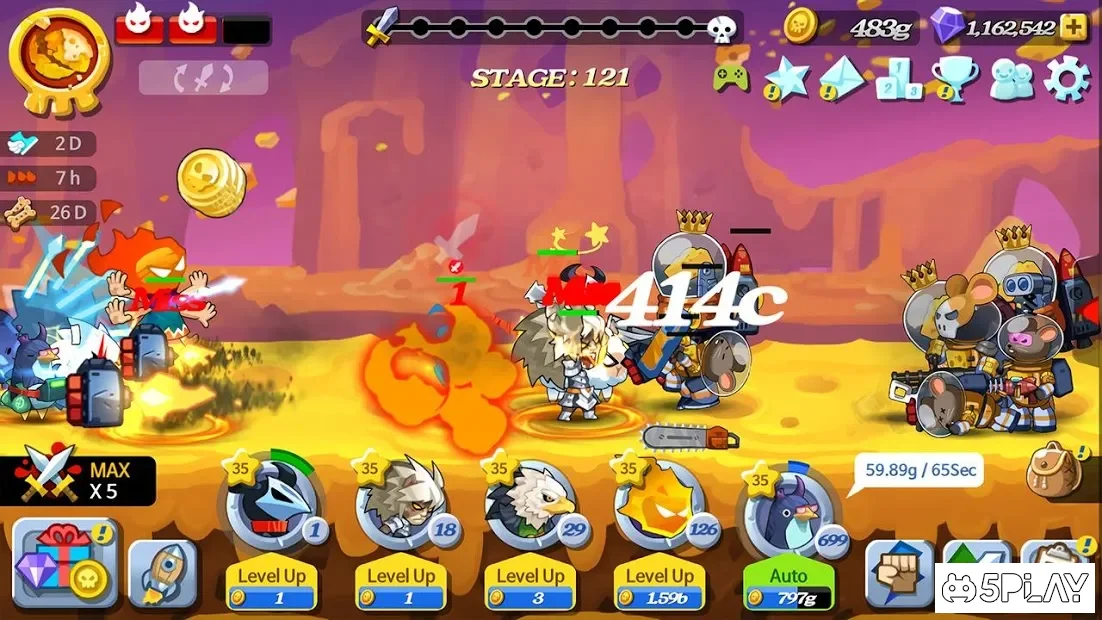The image size is (1102, 620).
Task: Open the fist skills button
Action: coord(898,574)
